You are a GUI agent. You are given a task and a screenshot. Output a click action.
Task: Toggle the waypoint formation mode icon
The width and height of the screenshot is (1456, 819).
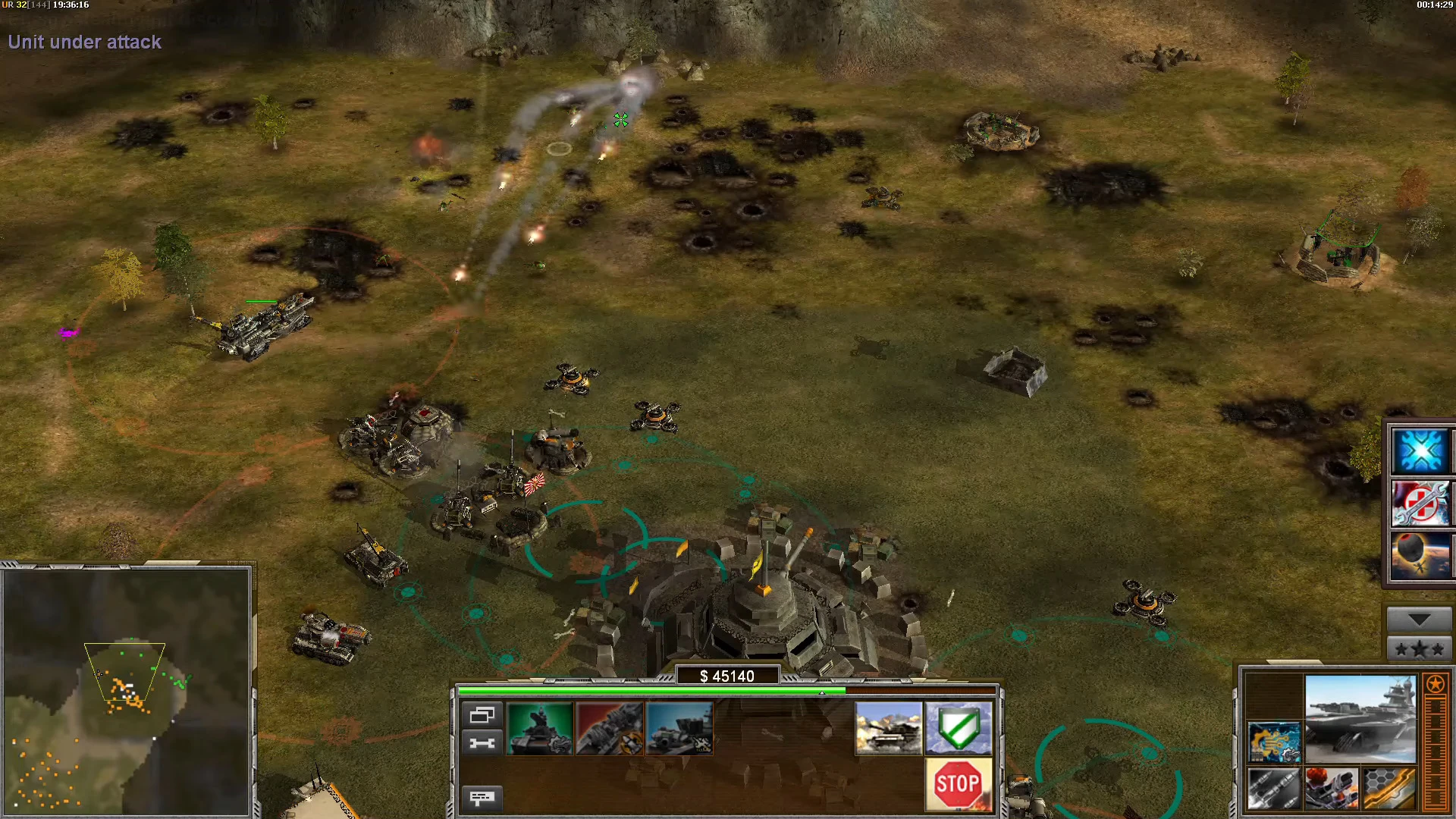coord(483,742)
